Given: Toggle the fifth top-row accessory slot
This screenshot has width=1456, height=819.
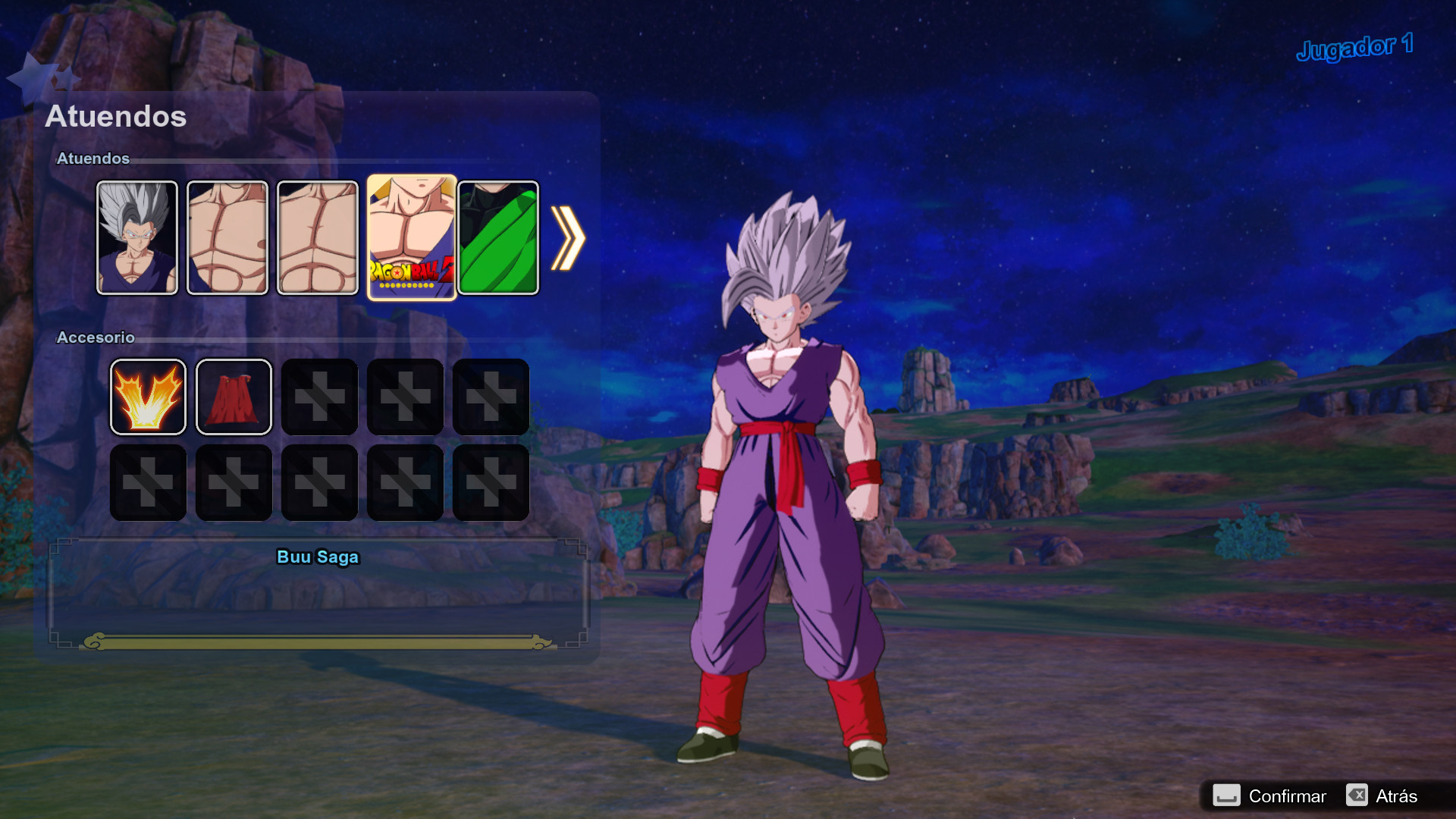Looking at the screenshot, I should [491, 397].
